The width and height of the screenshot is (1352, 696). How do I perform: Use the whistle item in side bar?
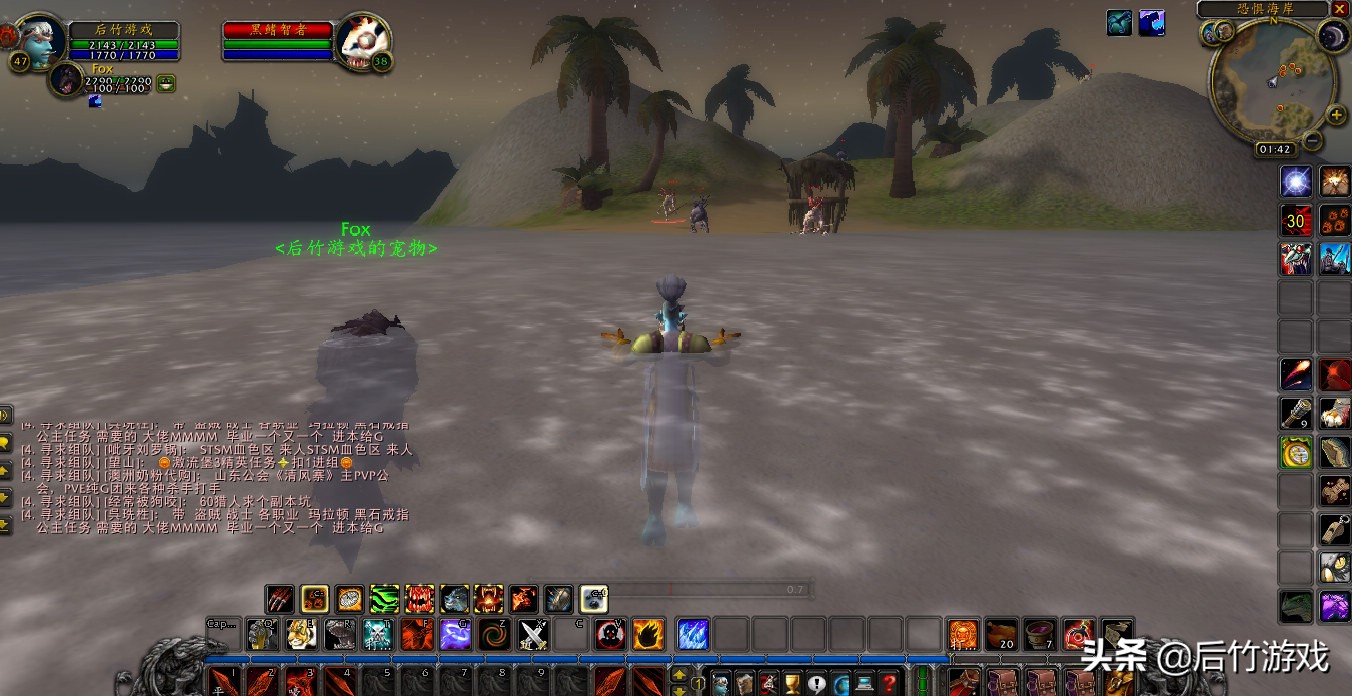[1334, 529]
